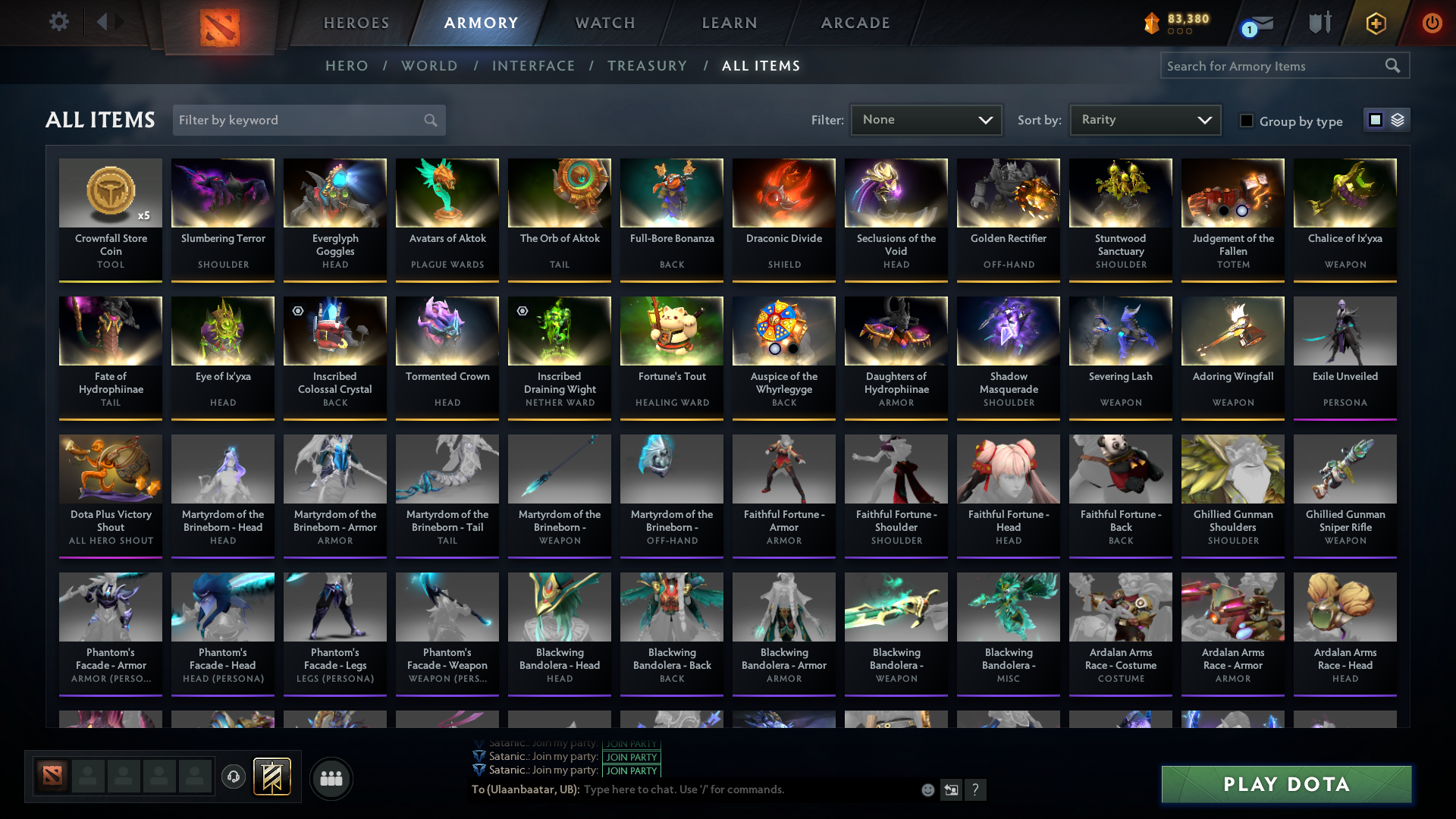Screen dimensions: 1456x819
Task: Open the Filter dropdown set to None
Action: [x=926, y=119]
